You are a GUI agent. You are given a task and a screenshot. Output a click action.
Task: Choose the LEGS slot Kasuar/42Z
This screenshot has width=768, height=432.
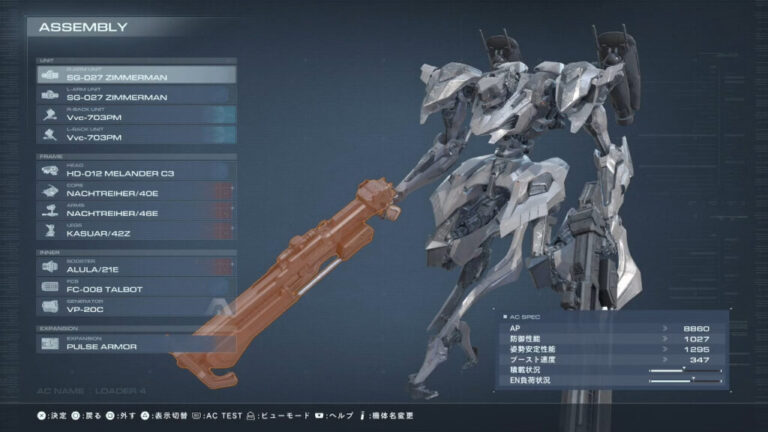pyautogui.click(x=136, y=230)
